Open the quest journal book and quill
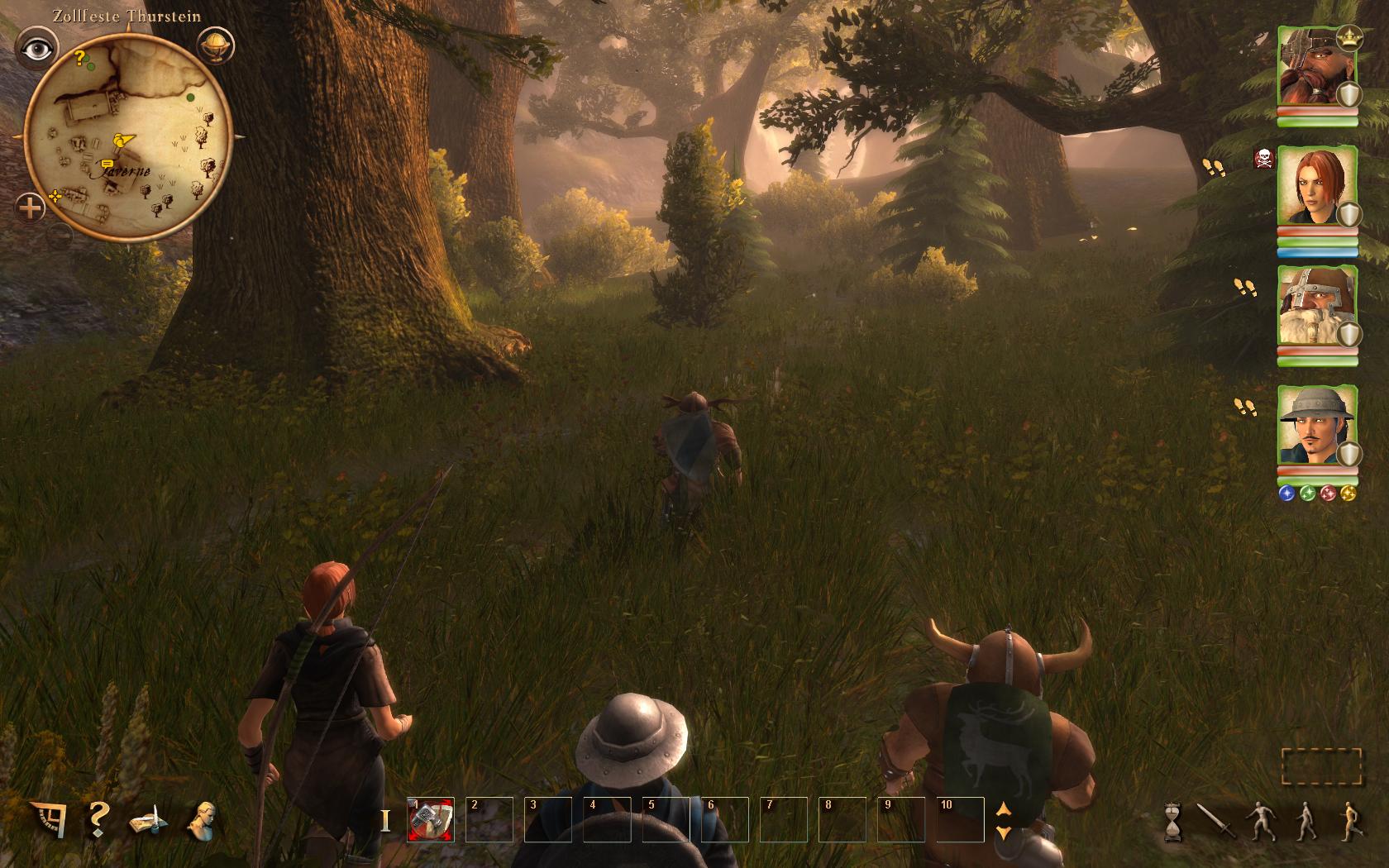Image resolution: width=1389 pixels, height=868 pixels. (x=149, y=821)
